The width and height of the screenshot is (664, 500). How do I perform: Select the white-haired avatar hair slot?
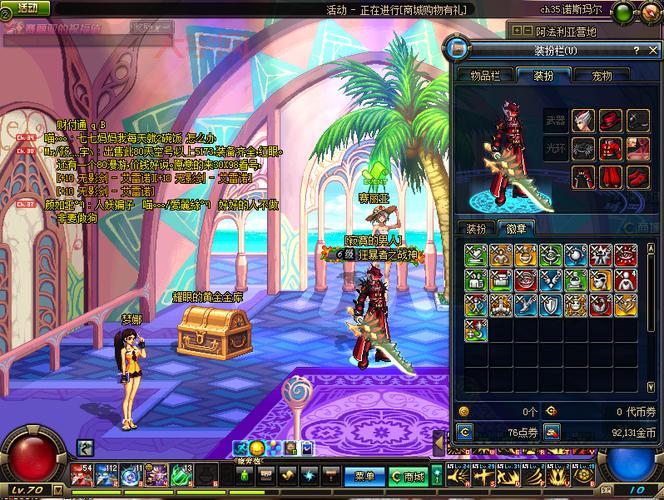coord(584,121)
